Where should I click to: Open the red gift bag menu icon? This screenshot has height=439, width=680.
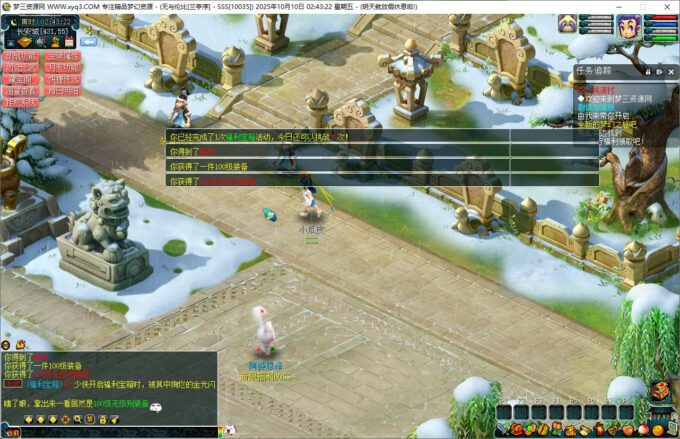(515, 430)
